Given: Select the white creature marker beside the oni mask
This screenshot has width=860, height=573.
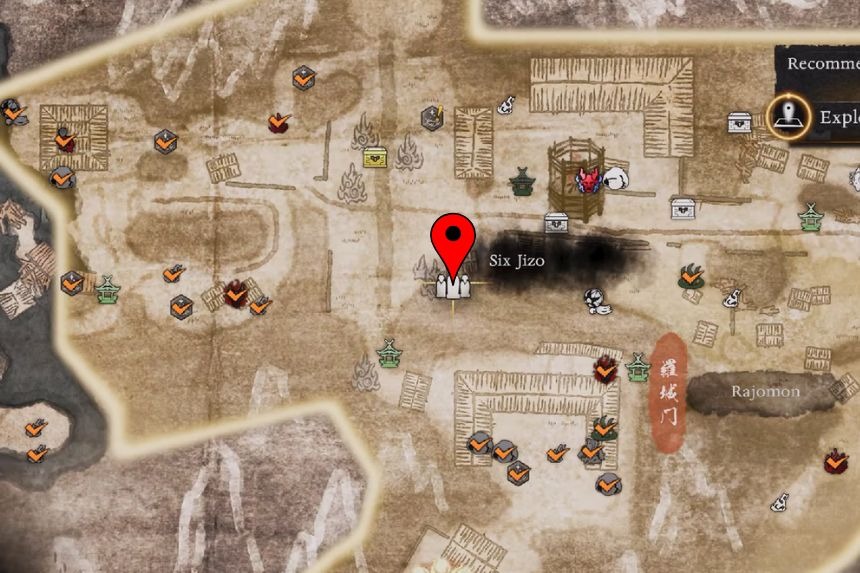Looking at the screenshot, I should pyautogui.click(x=611, y=179).
